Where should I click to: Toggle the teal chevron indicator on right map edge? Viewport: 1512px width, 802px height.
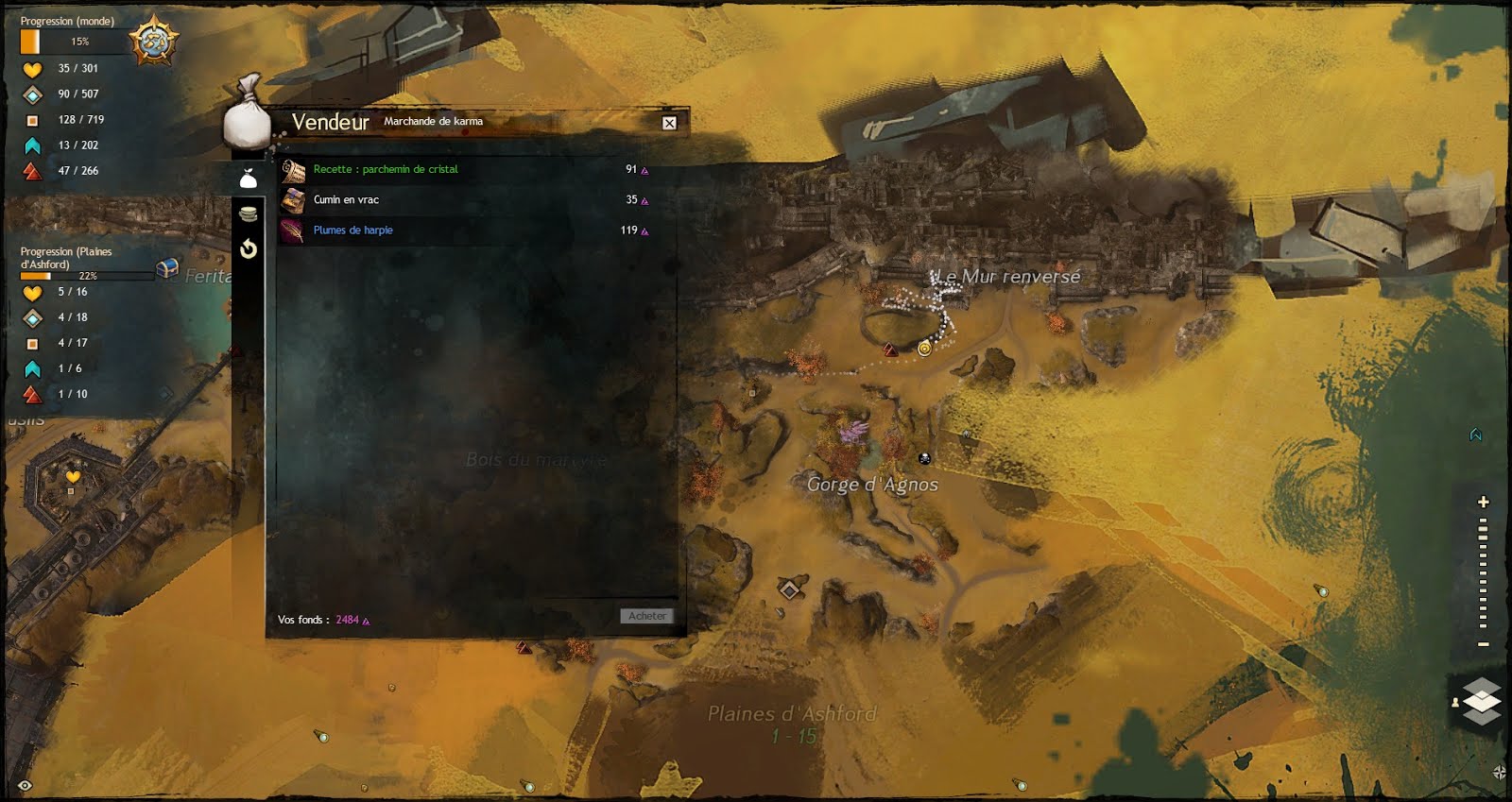1474,433
